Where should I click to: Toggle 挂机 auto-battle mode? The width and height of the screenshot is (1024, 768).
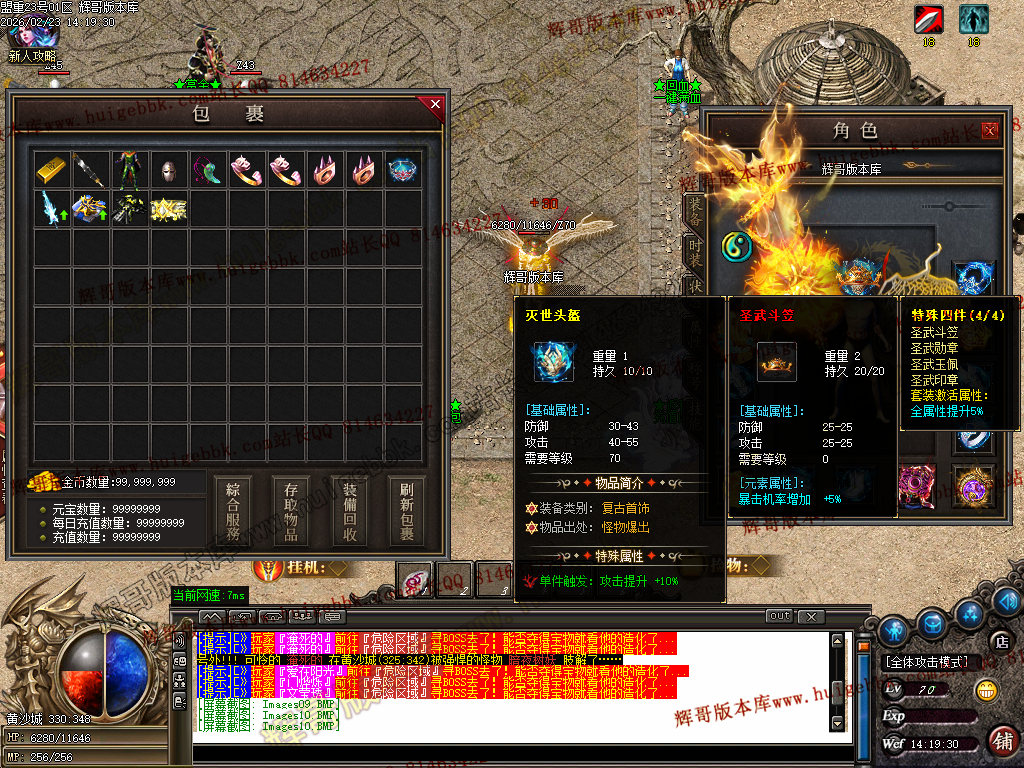[300, 568]
